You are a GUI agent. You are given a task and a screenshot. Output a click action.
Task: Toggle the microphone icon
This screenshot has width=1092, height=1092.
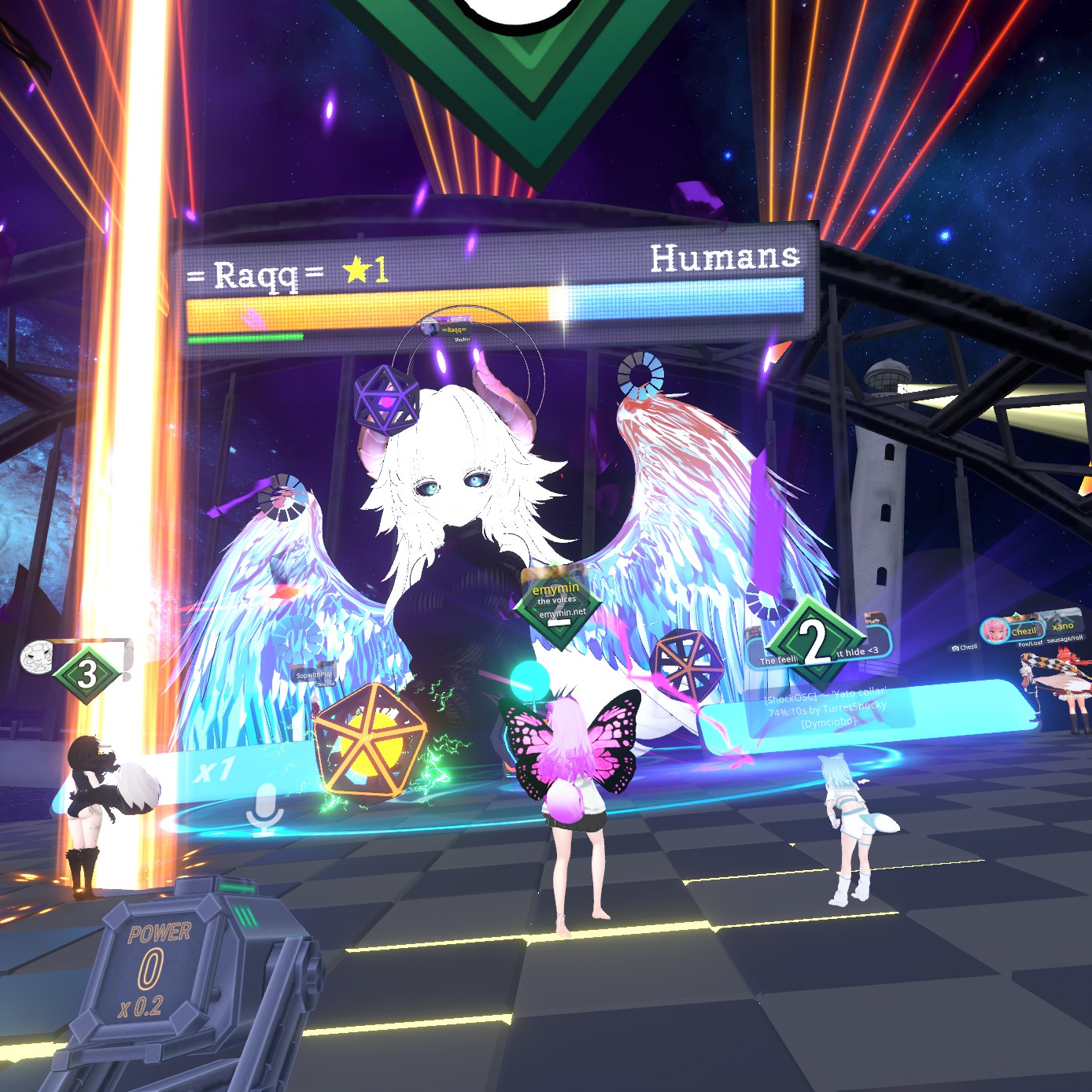pos(265,810)
